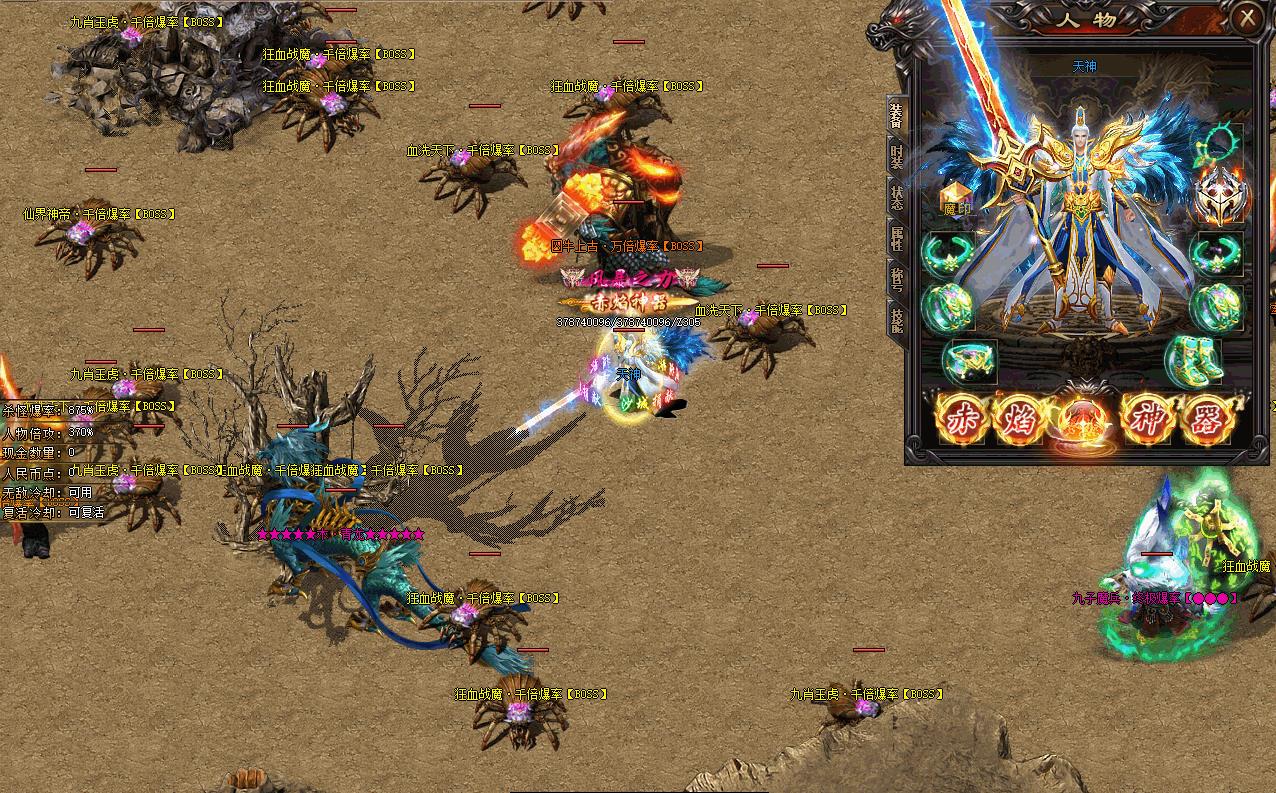Switch to the 称号 title tab
Image resolution: width=1276 pixels, height=793 pixels.
[x=896, y=278]
